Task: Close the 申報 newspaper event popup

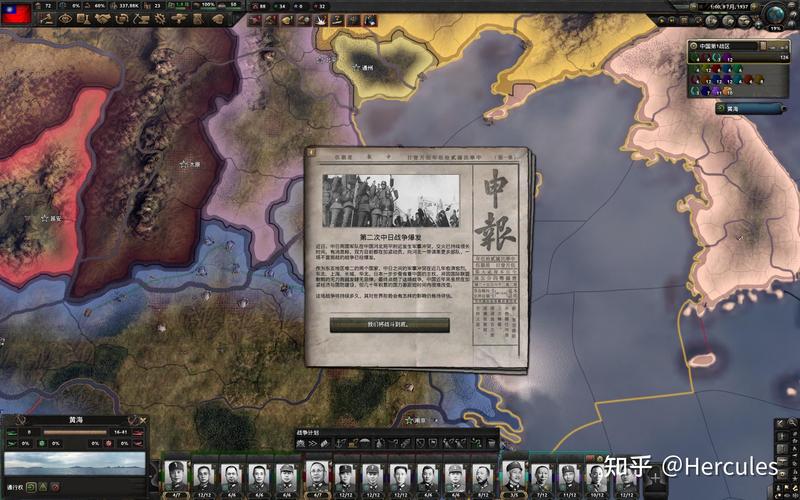Action: [312, 154]
